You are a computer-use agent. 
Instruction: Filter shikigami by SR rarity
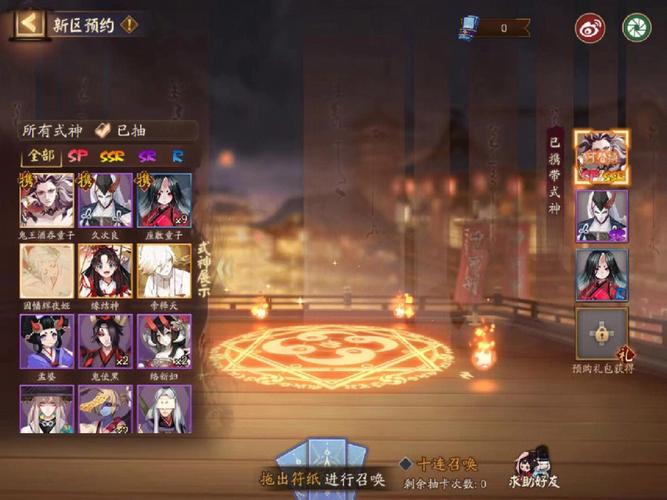[147, 156]
